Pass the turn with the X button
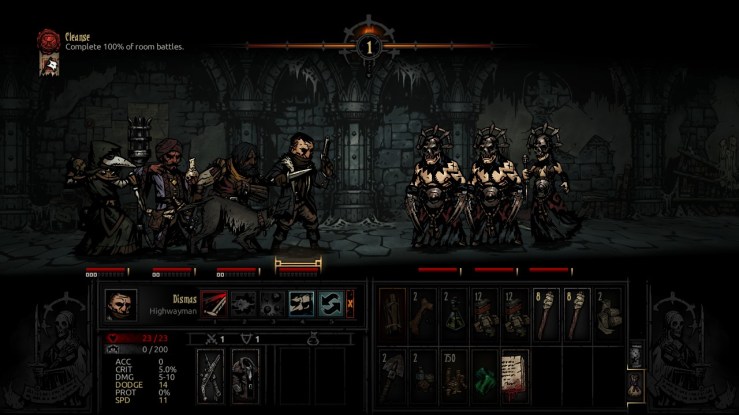The height and width of the screenshot is (415, 739). pos(350,304)
